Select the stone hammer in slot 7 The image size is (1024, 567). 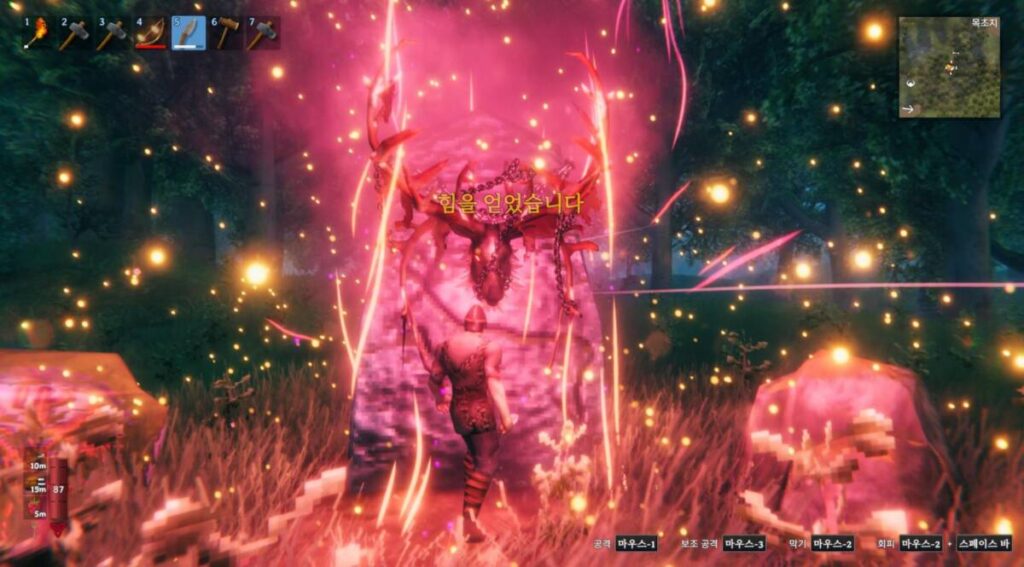point(262,33)
